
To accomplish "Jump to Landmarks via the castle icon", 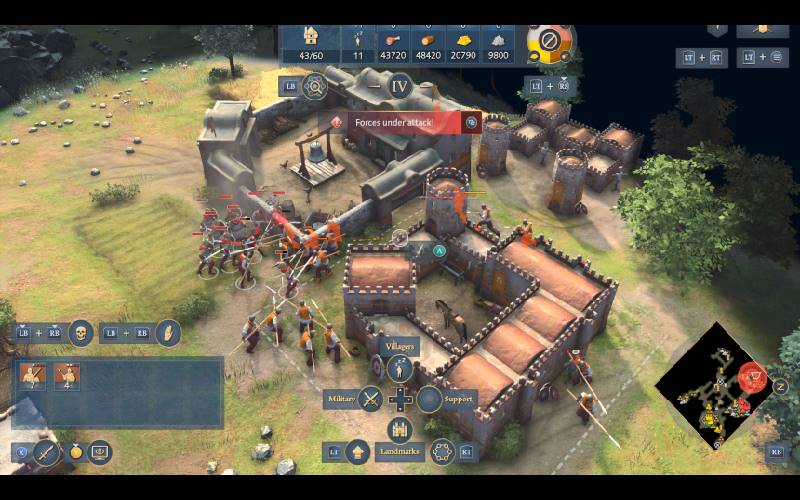I will (400, 430).
